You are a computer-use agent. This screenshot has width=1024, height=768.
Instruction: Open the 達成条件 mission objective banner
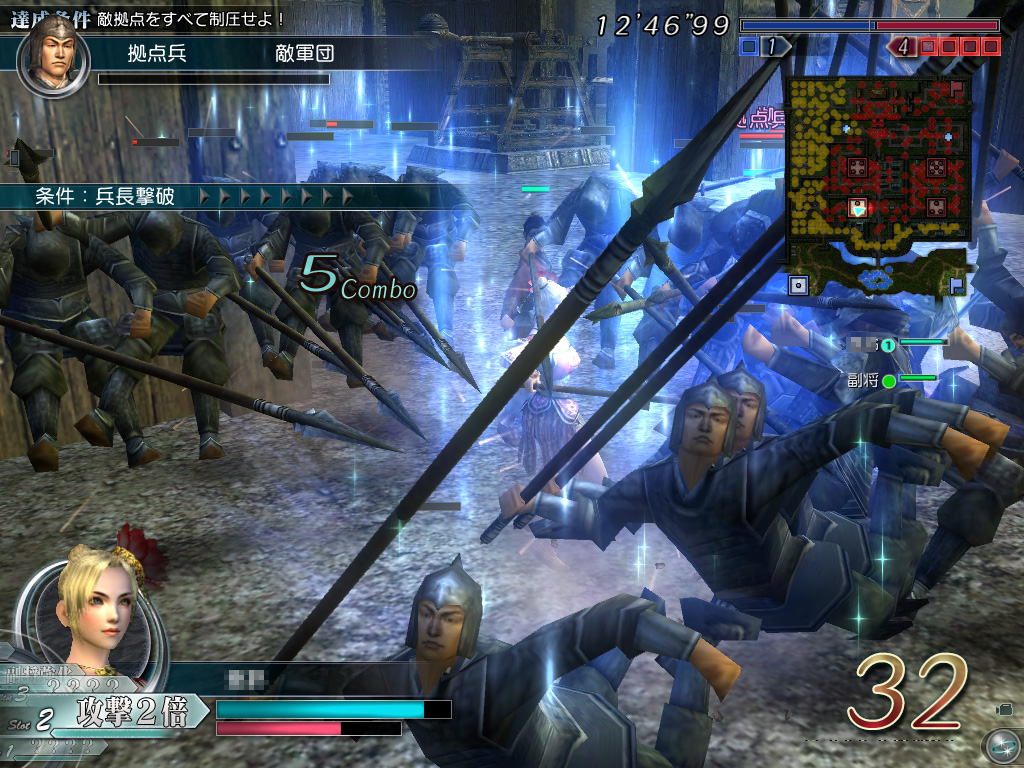[150, 18]
